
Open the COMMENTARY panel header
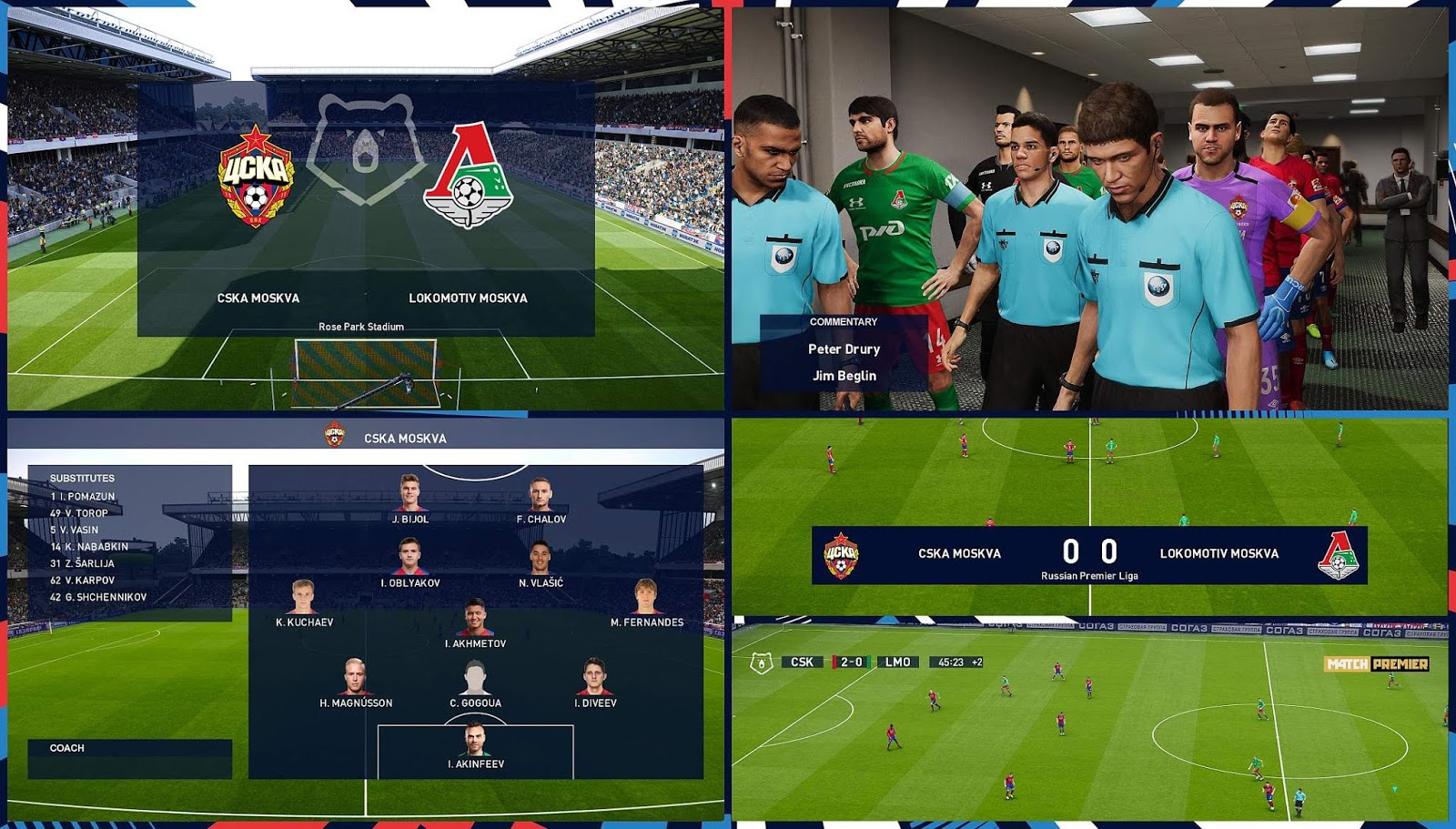click(844, 321)
